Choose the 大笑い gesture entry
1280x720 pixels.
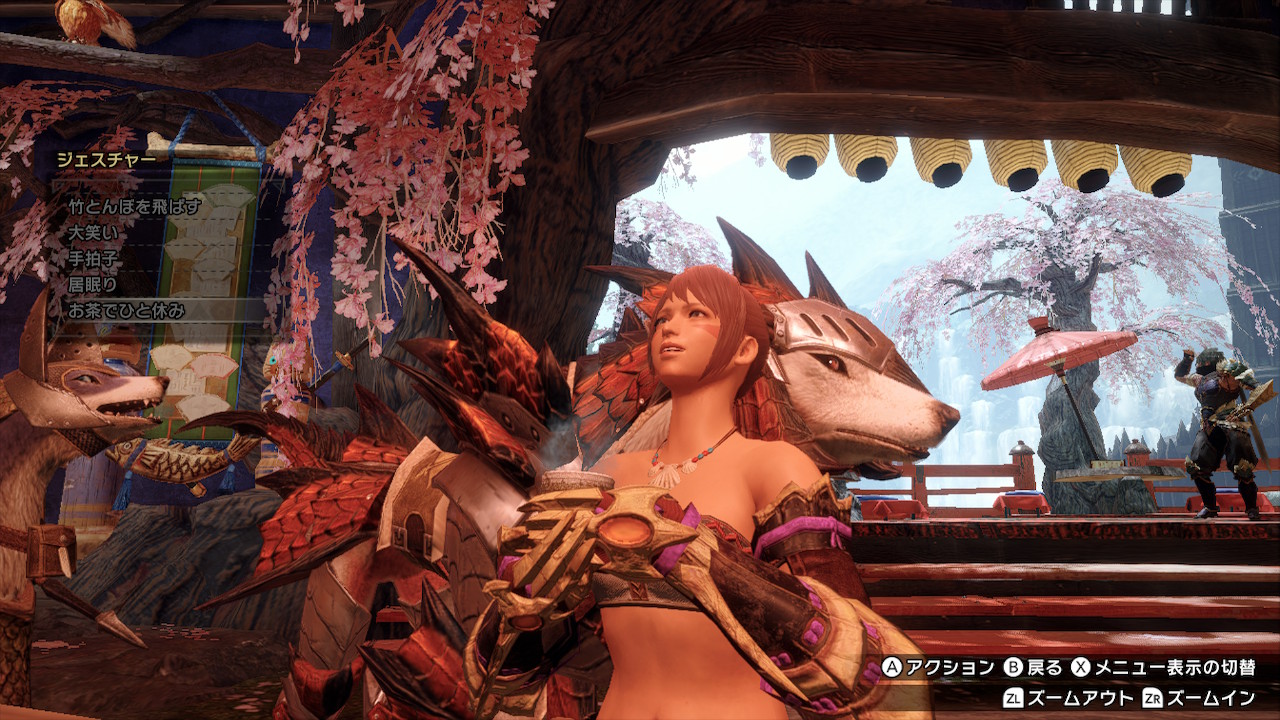[x=94, y=233]
